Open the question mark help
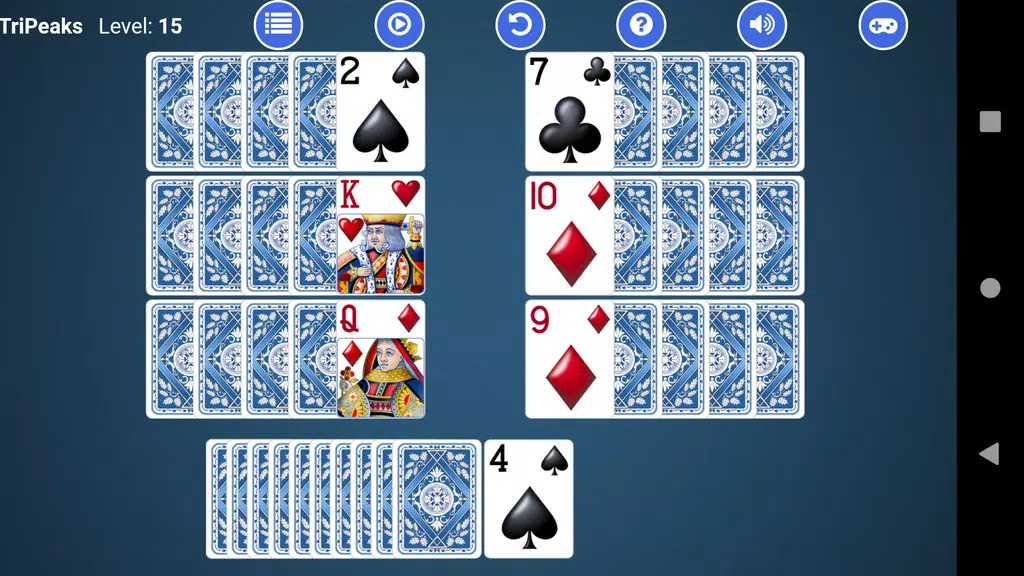Viewport: 1024px width, 576px height. (x=641, y=25)
